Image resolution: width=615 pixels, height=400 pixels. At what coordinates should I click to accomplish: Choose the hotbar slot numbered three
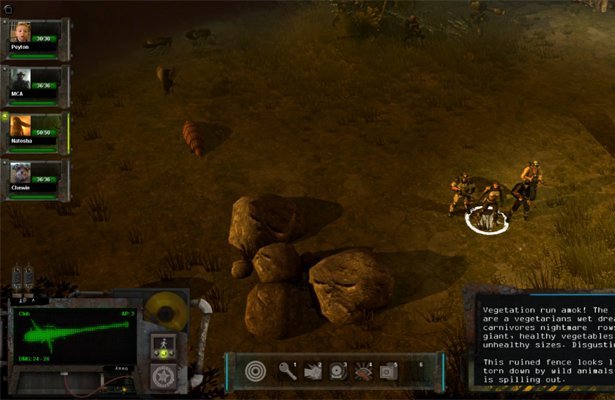coord(337,371)
